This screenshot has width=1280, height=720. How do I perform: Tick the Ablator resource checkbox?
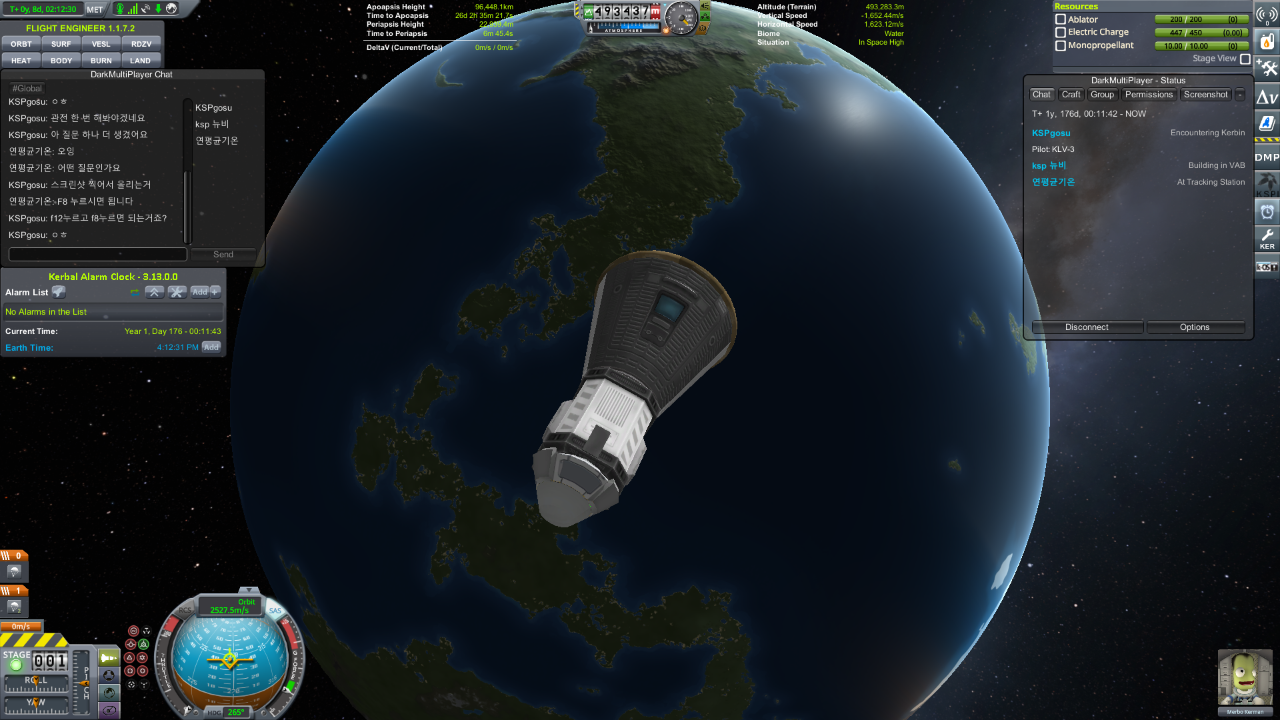[1061, 19]
